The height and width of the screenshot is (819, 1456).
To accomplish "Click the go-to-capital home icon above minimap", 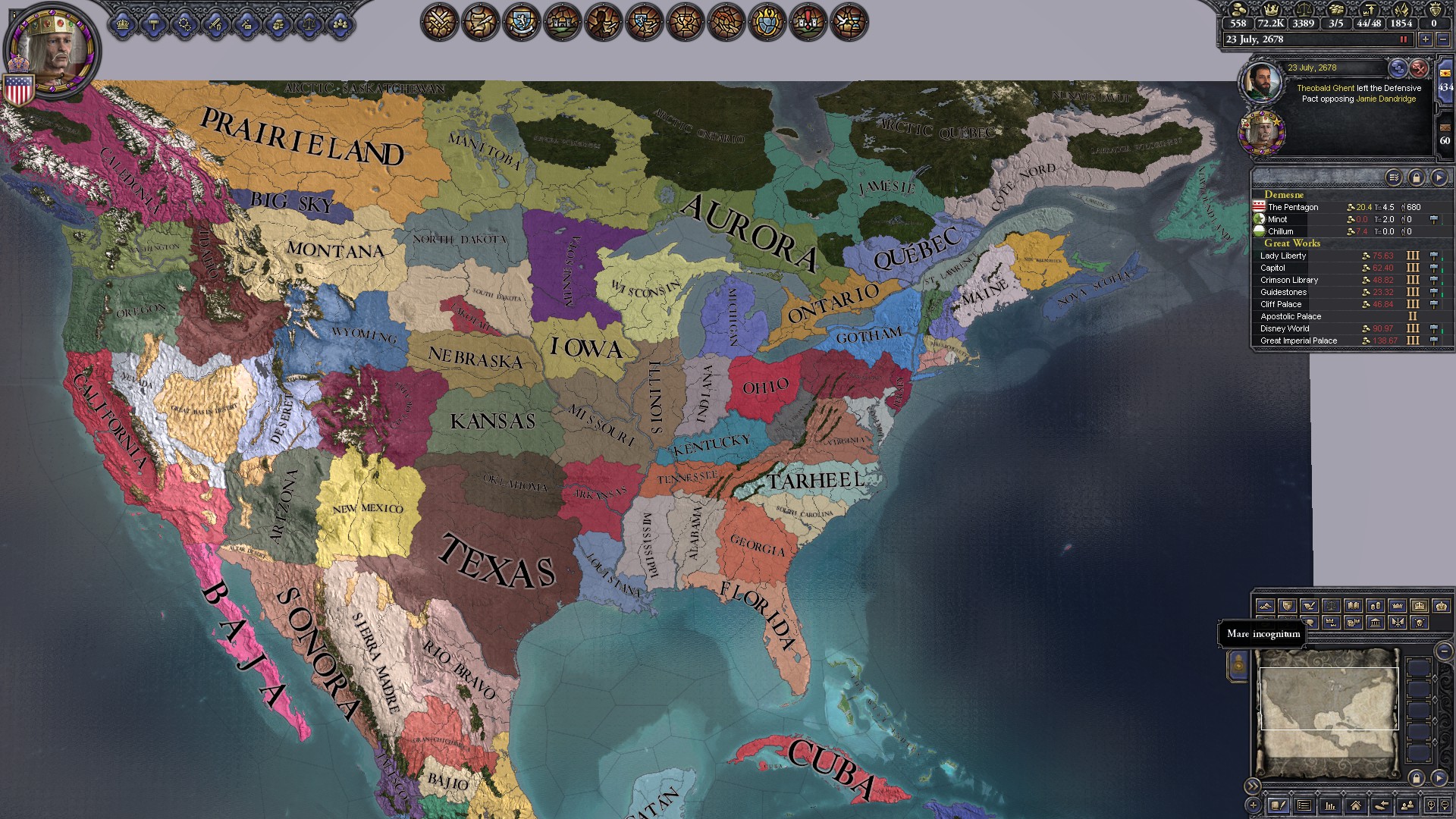I will [x=1355, y=807].
